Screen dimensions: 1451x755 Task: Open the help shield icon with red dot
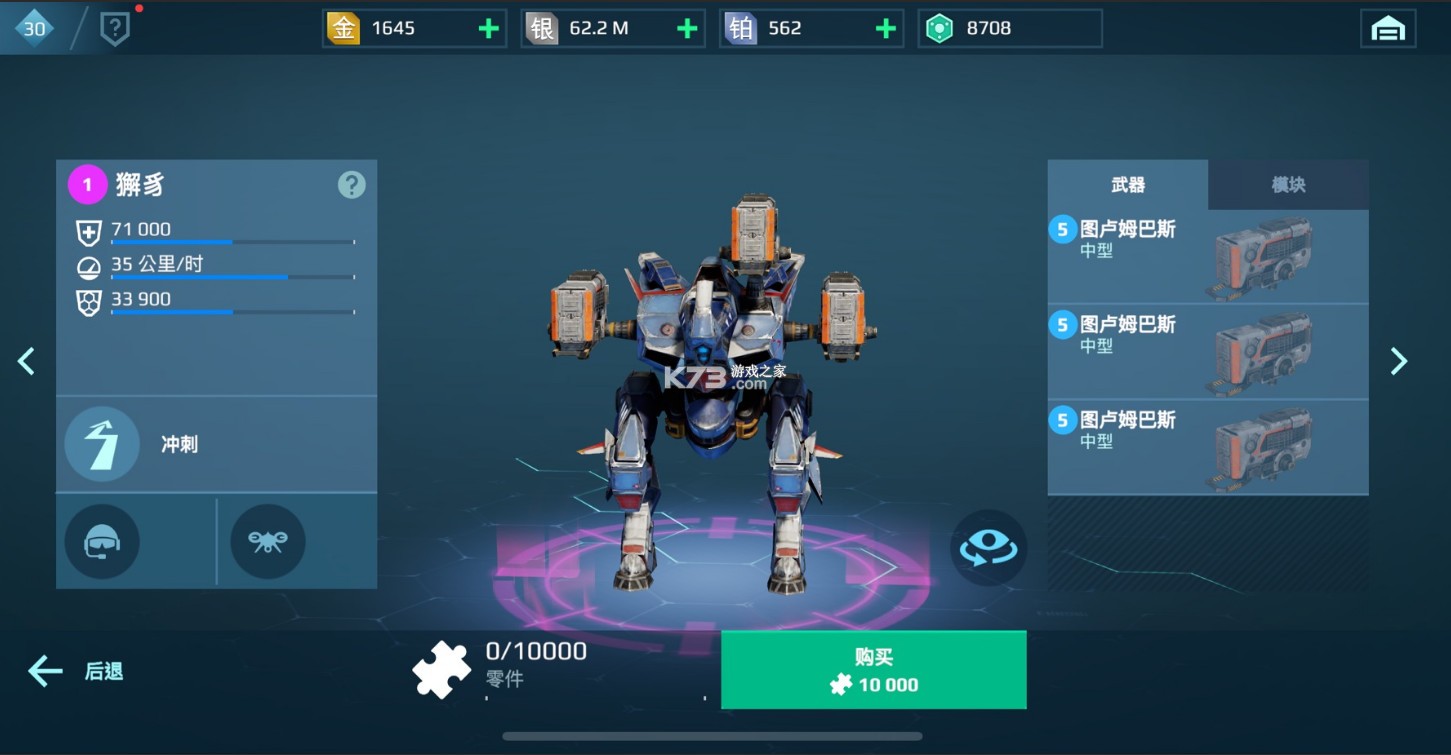(x=115, y=29)
